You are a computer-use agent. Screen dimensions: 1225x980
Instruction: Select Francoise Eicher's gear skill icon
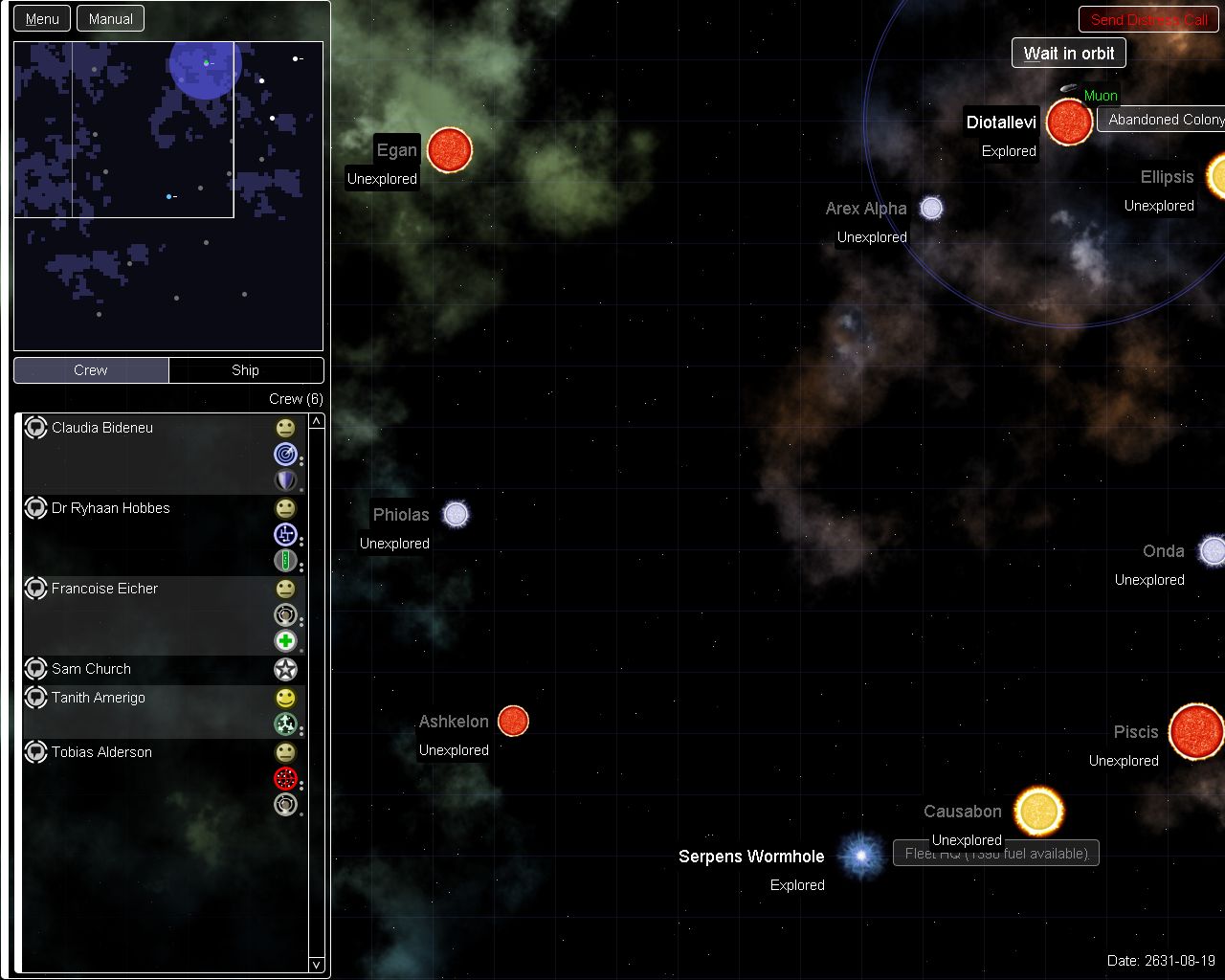tap(285, 615)
